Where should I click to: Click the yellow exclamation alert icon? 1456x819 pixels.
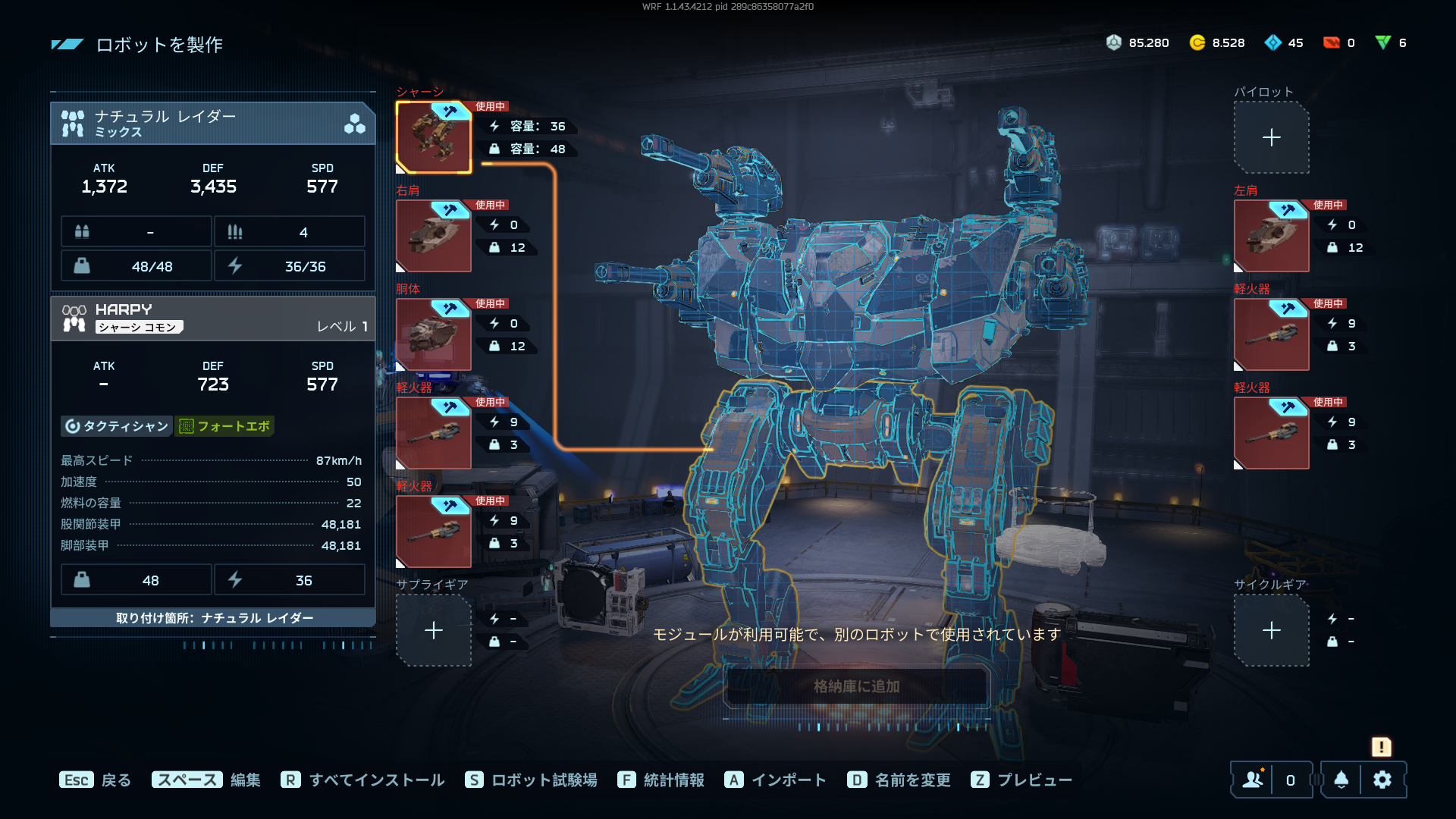[1381, 747]
